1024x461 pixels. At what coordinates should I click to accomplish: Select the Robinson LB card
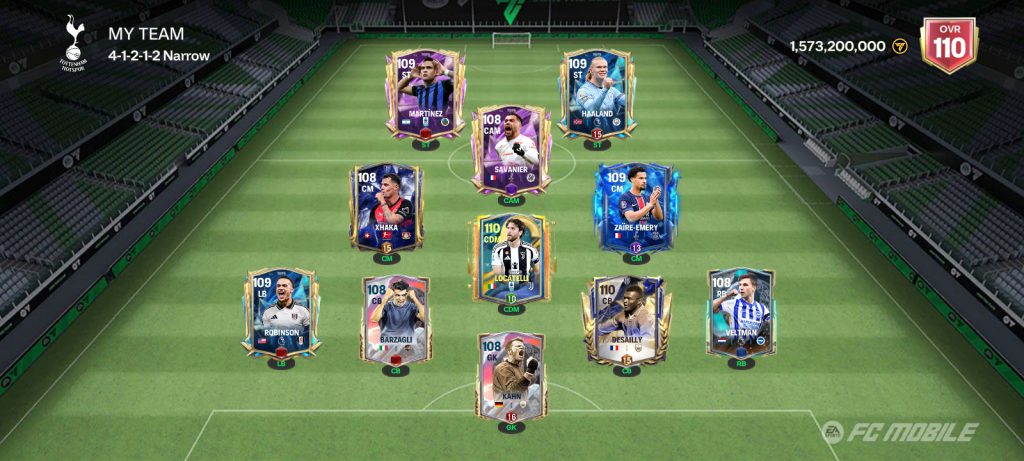tap(281, 312)
